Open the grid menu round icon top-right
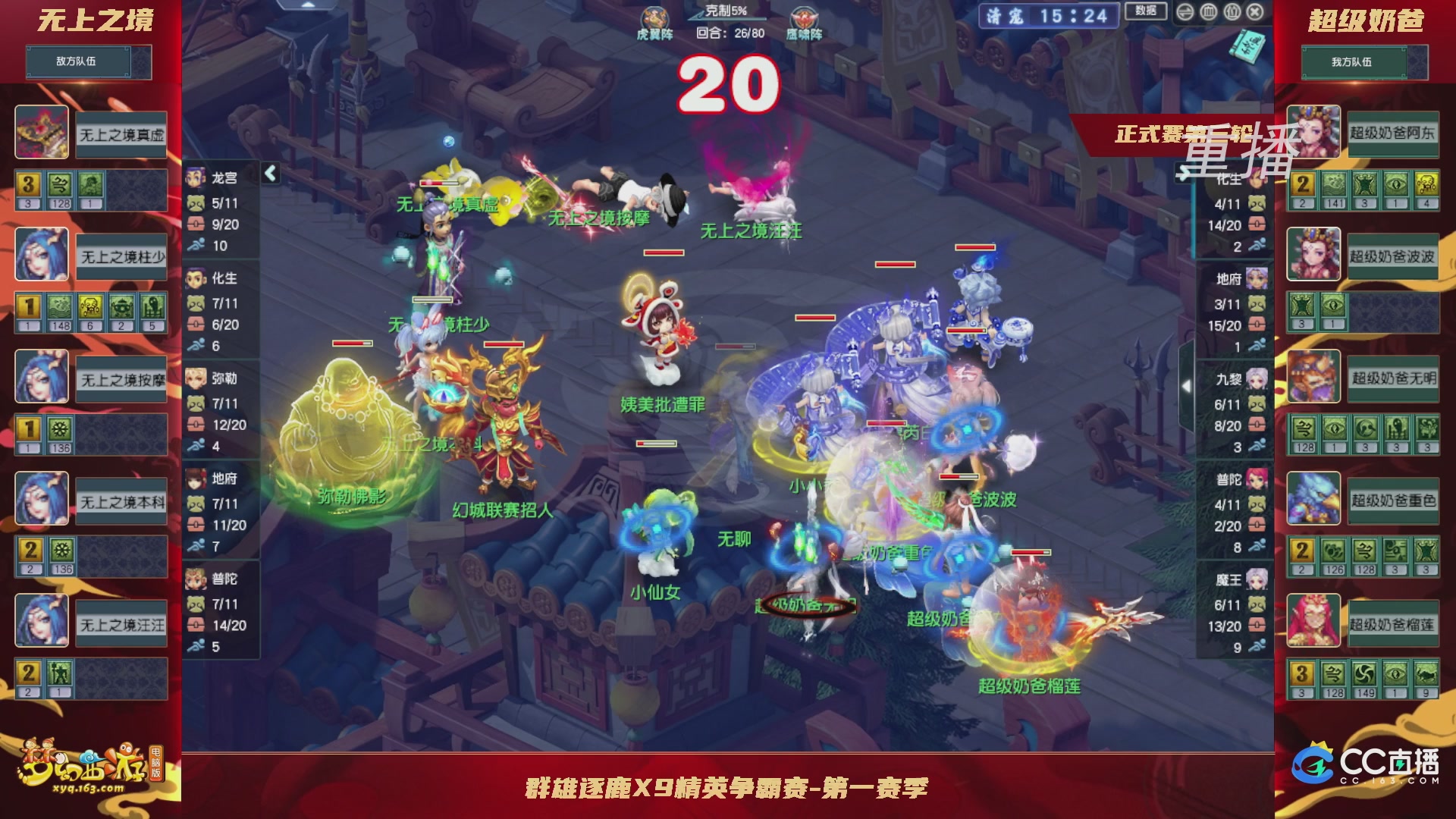1456x819 pixels. tap(1208, 12)
